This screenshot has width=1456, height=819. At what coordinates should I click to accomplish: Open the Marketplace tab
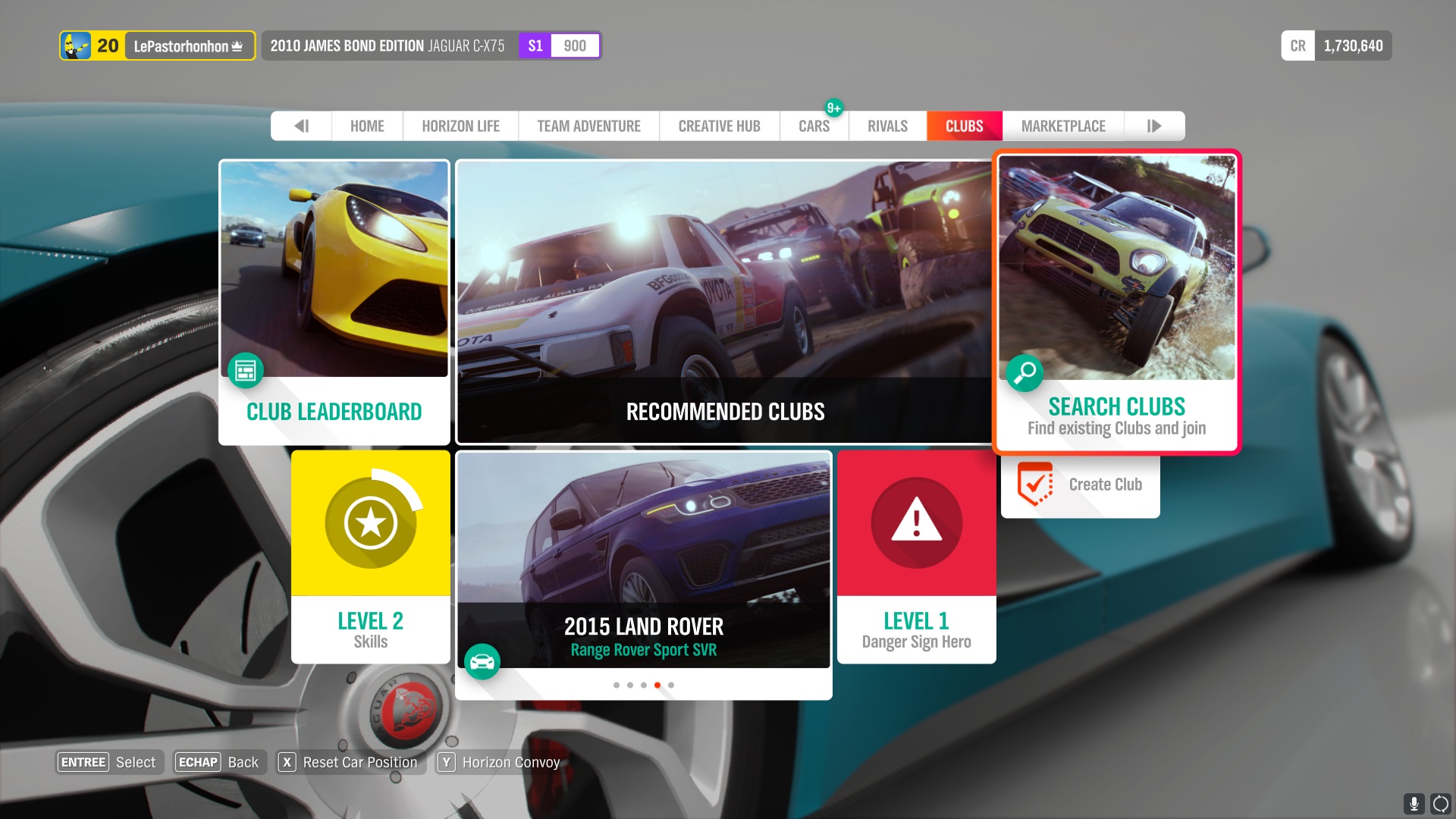(1062, 126)
